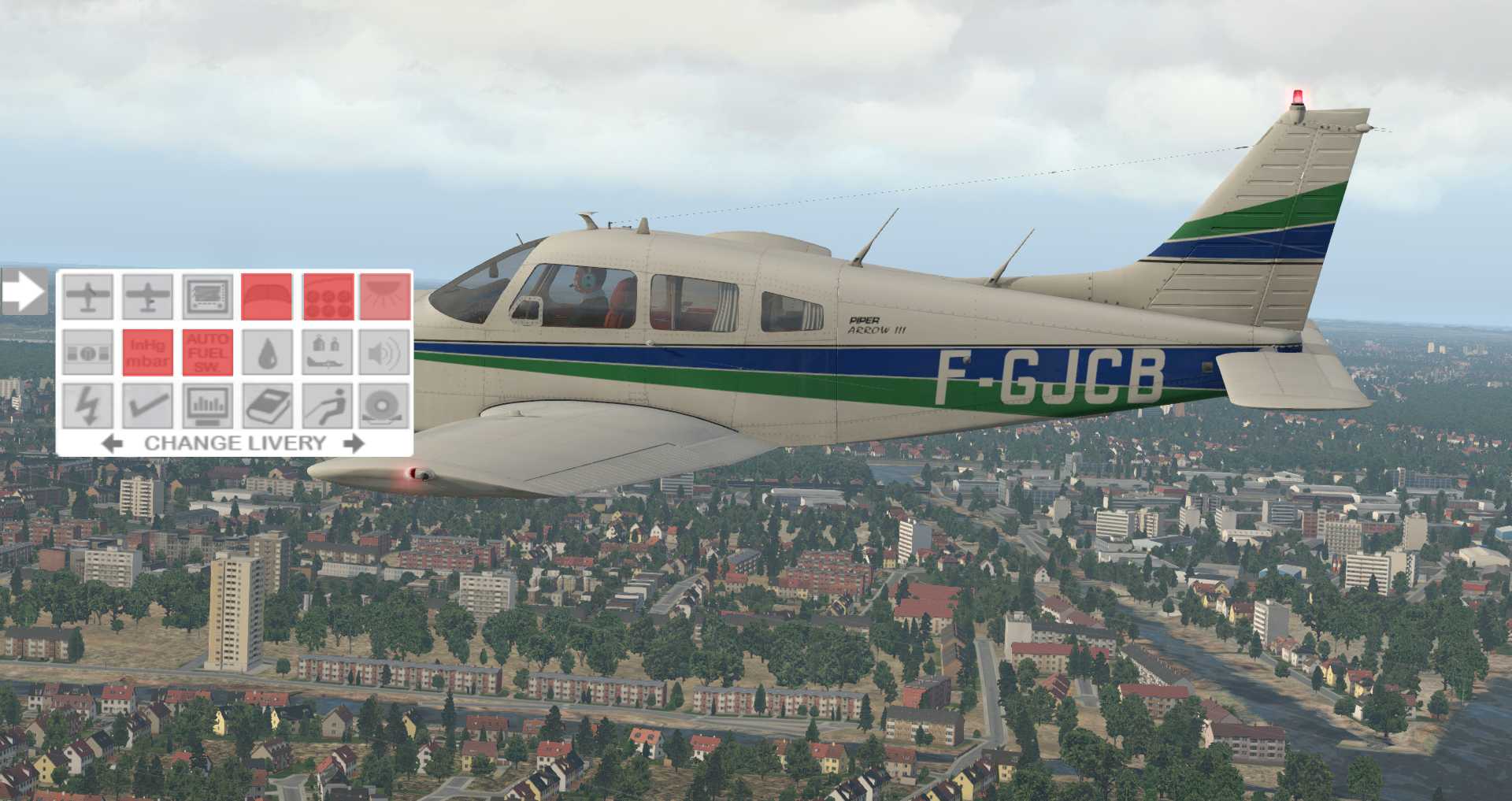1512x801 pixels.
Task: Toggle the red light glow option
Action: coord(385,296)
